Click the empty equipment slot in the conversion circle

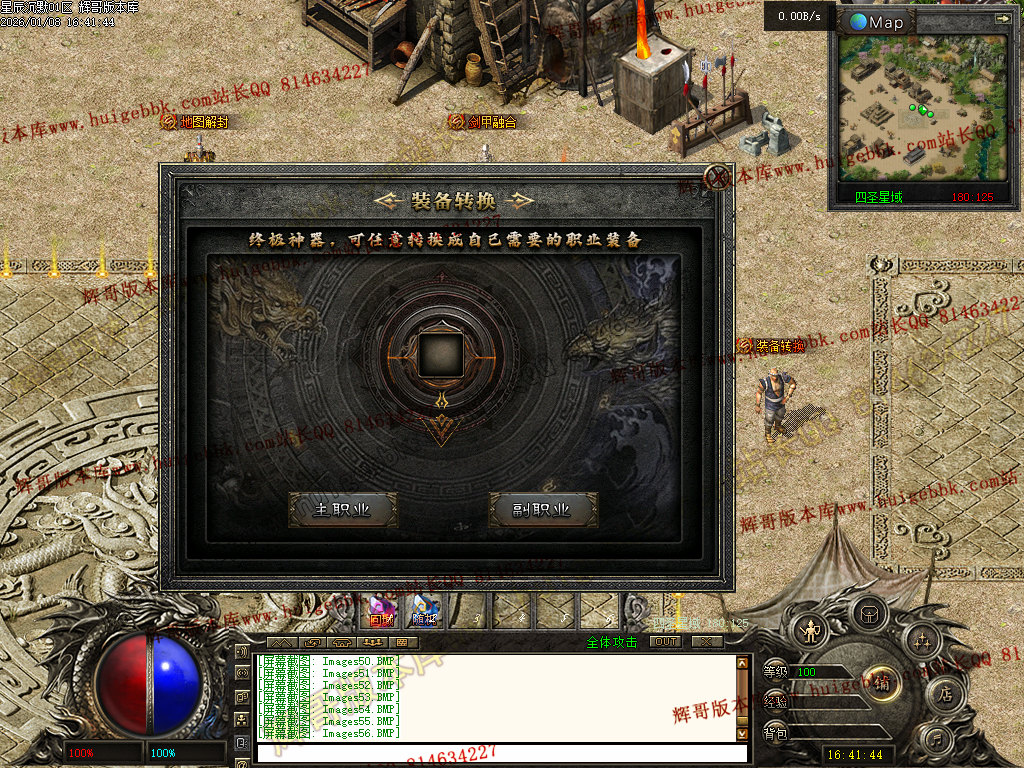tap(441, 354)
